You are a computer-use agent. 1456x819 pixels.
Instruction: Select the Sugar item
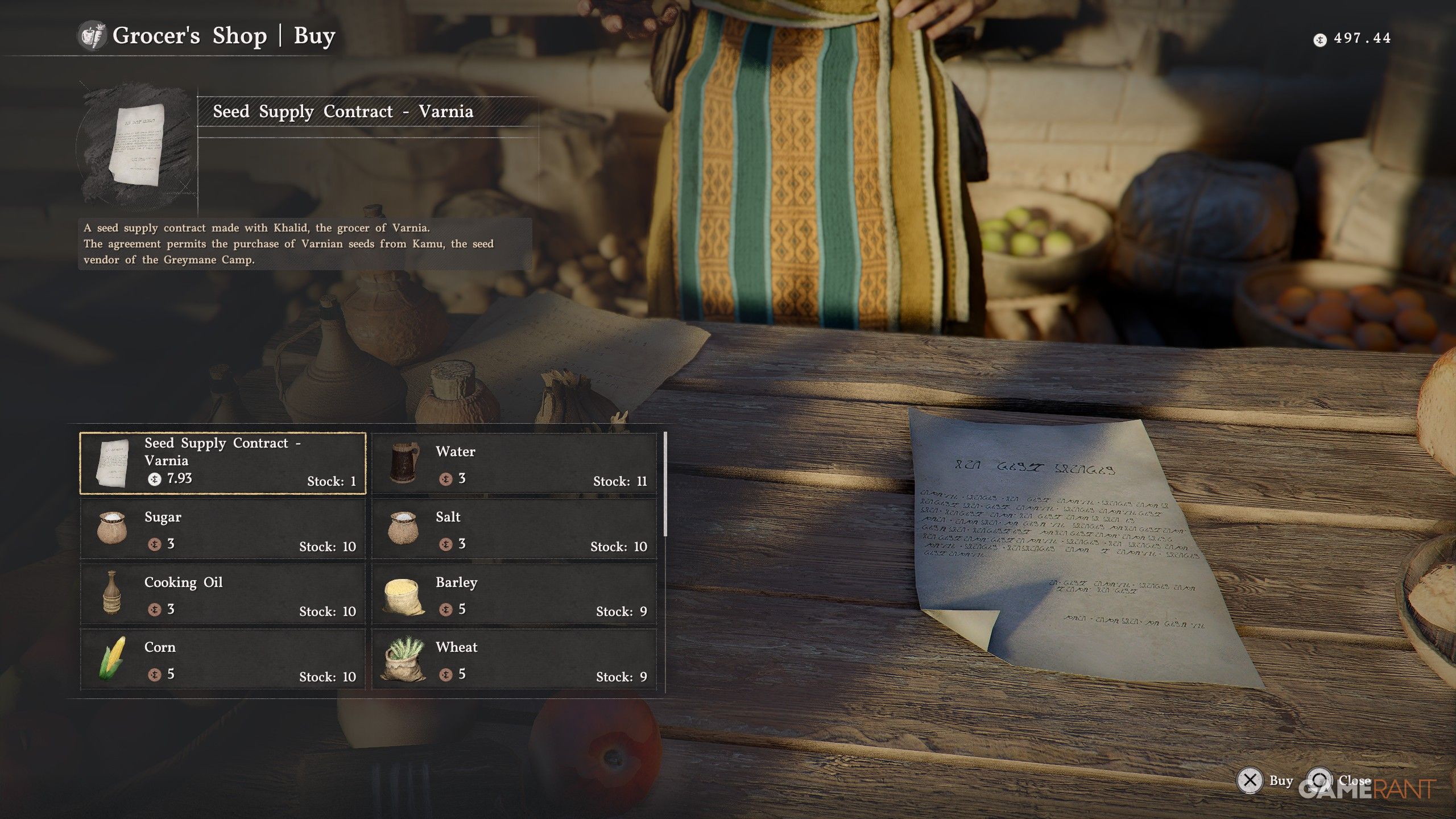pos(222,529)
